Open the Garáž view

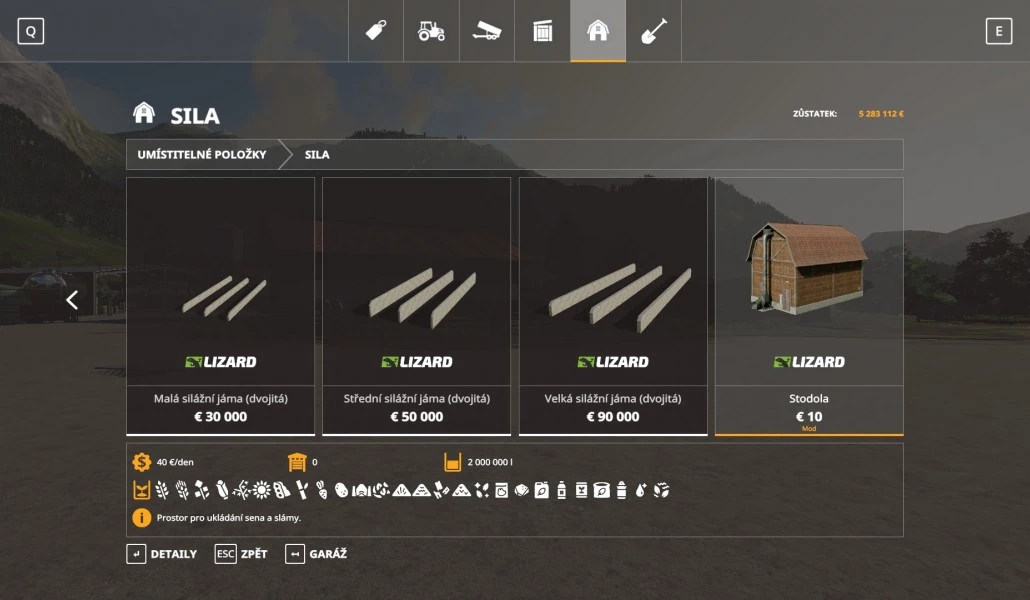click(316, 554)
